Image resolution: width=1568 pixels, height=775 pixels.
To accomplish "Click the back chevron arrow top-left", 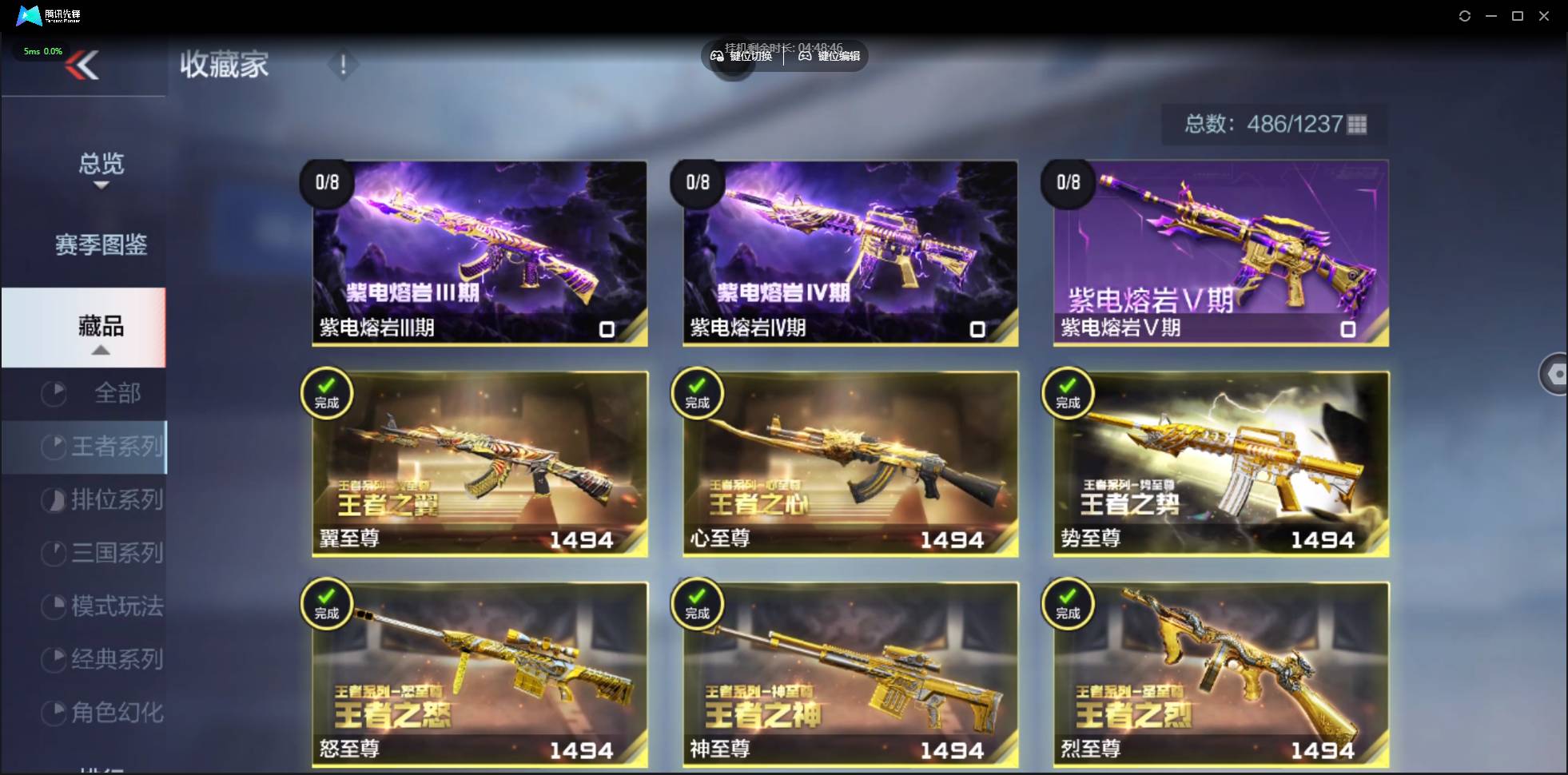I will click(x=82, y=65).
